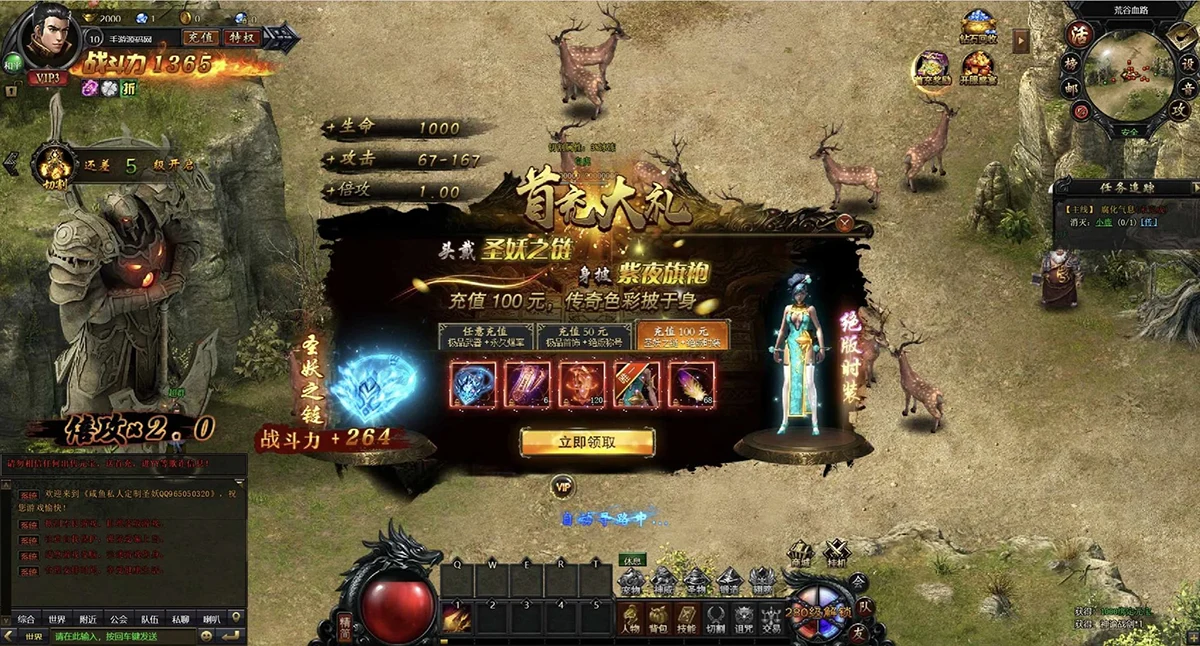The width and height of the screenshot is (1200, 646).
Task: Open the 特权 privilege button
Action: 242,37
